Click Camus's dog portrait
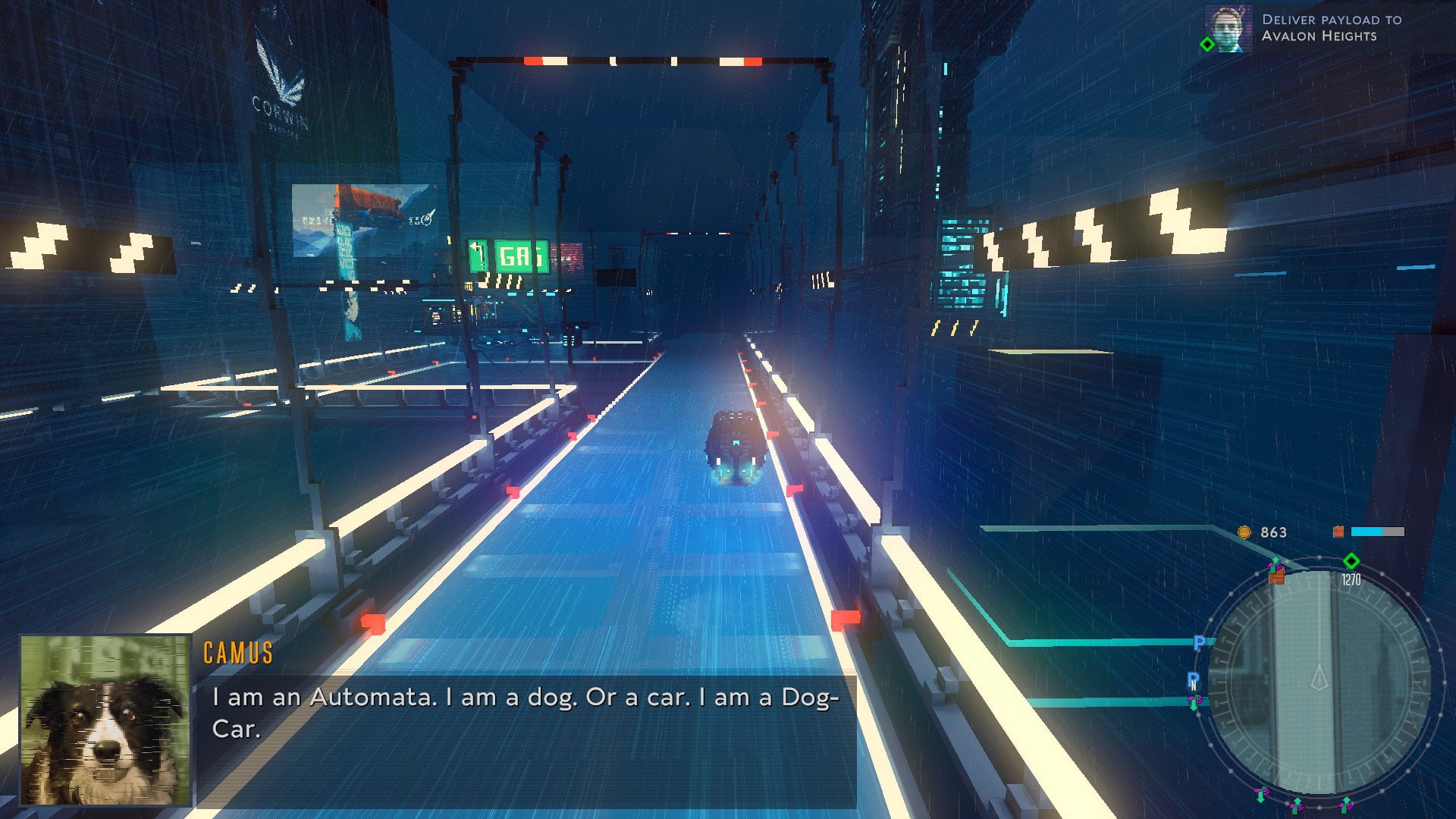Viewport: 1456px width, 819px height. (x=105, y=720)
